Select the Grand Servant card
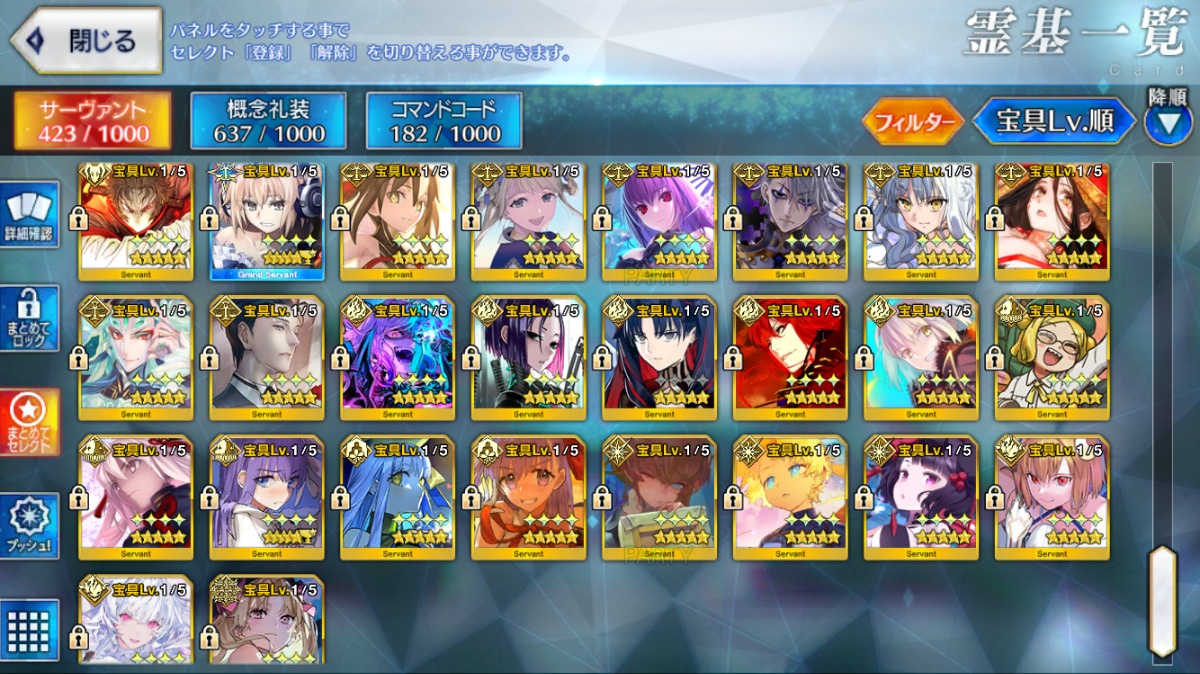Screen dimensions: 1200x674 pos(266,222)
